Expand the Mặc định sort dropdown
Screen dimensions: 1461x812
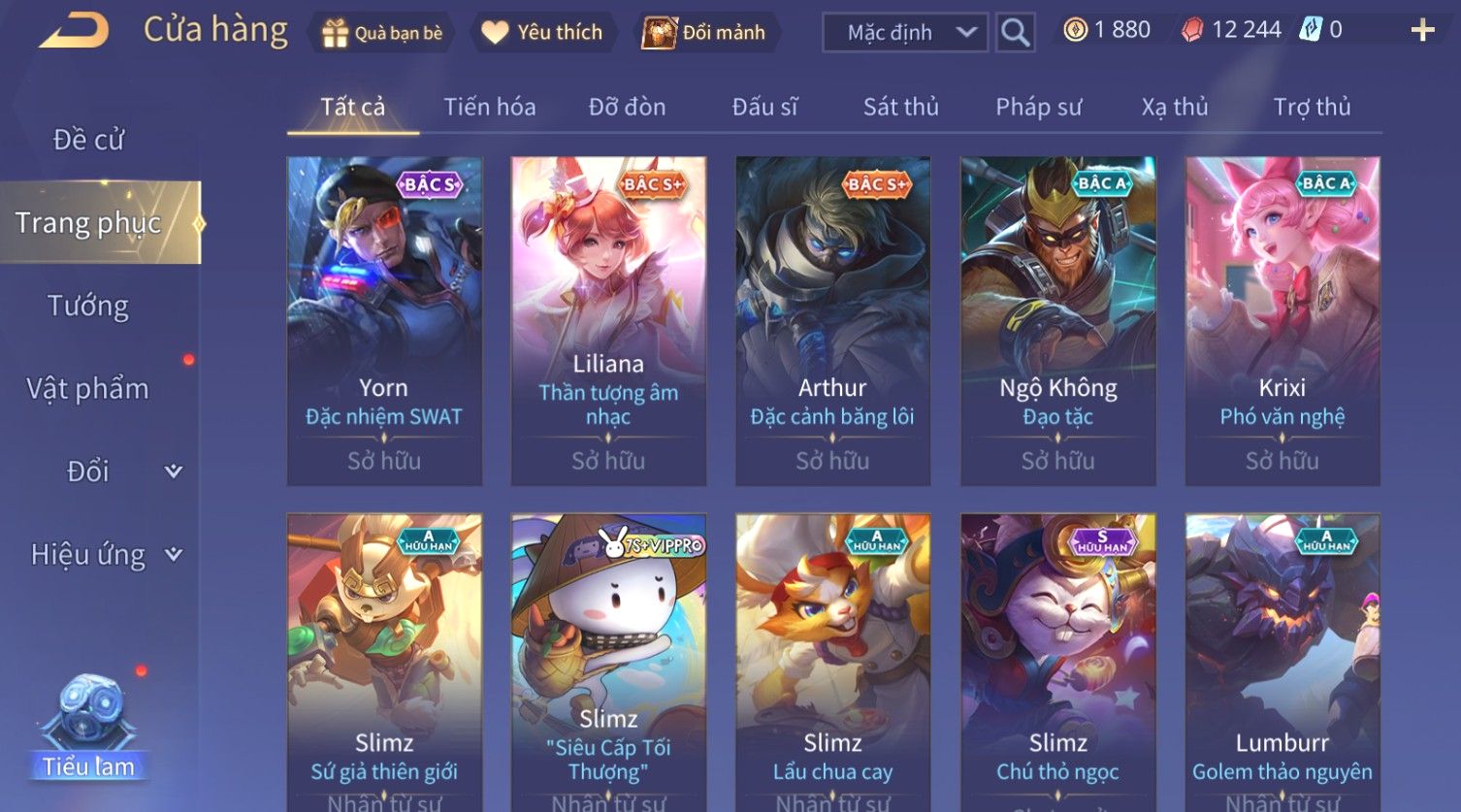click(904, 32)
